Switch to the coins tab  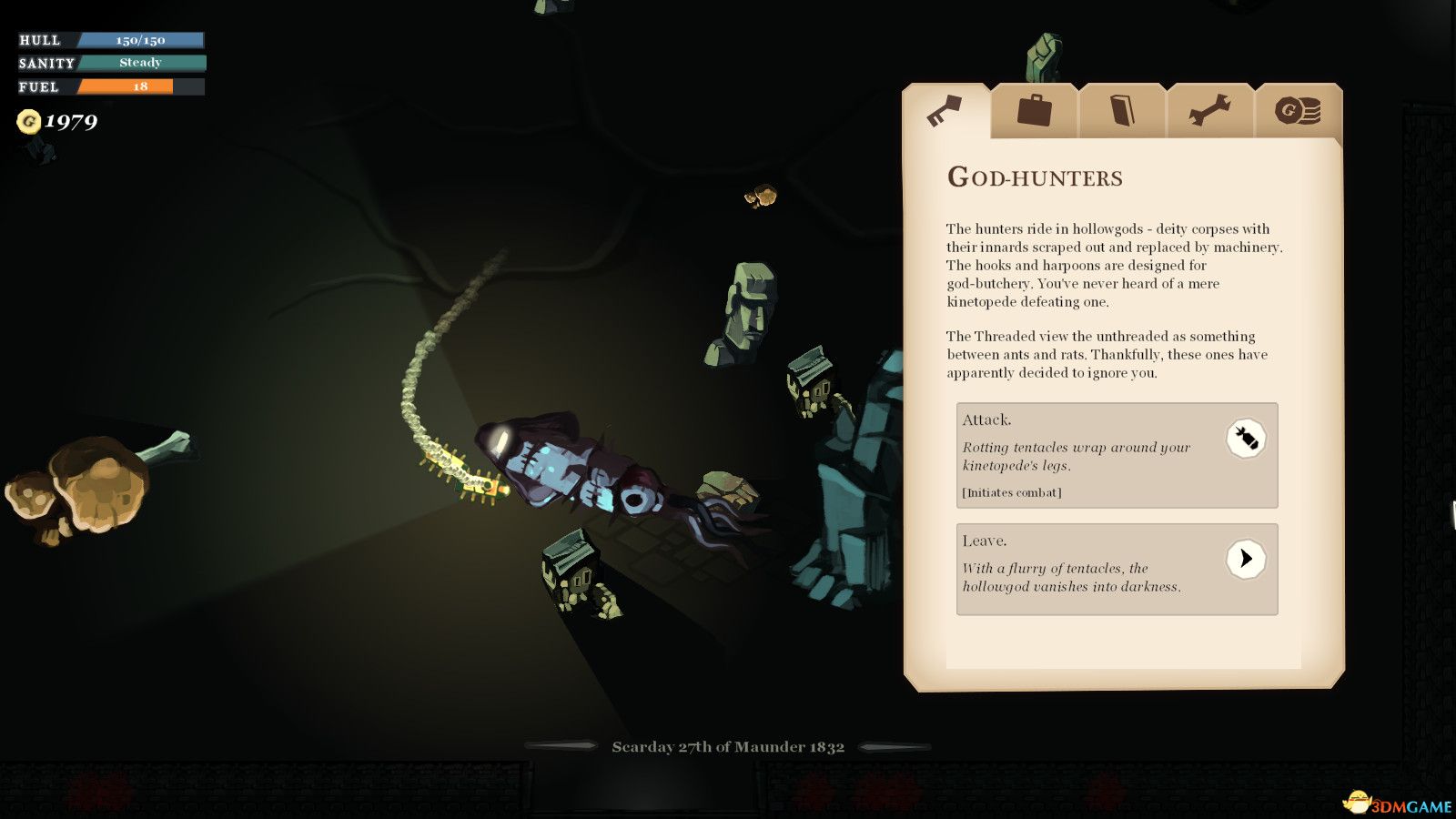coord(1298,111)
